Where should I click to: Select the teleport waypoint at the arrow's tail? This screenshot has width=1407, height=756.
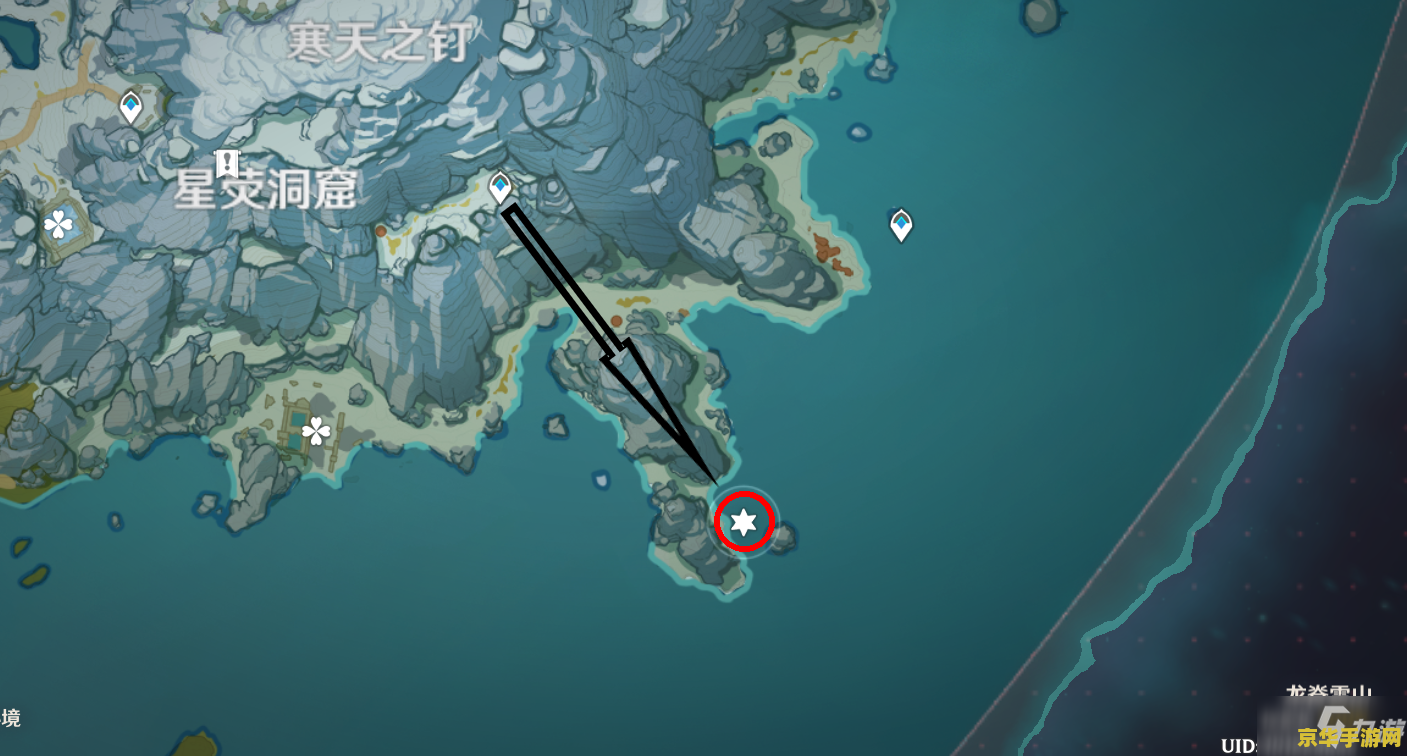[500, 186]
